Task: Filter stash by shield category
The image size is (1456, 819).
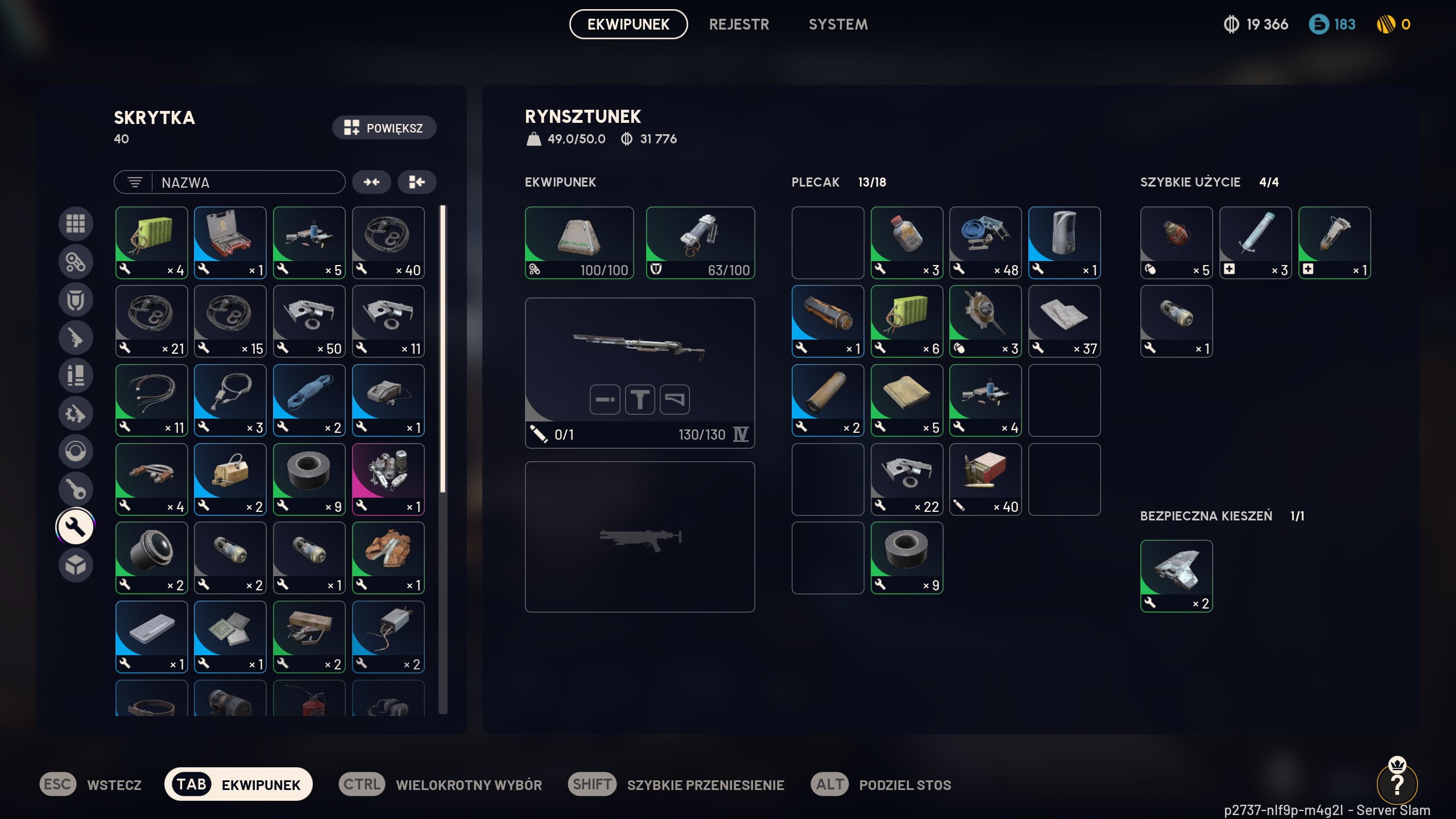Action: point(76,300)
